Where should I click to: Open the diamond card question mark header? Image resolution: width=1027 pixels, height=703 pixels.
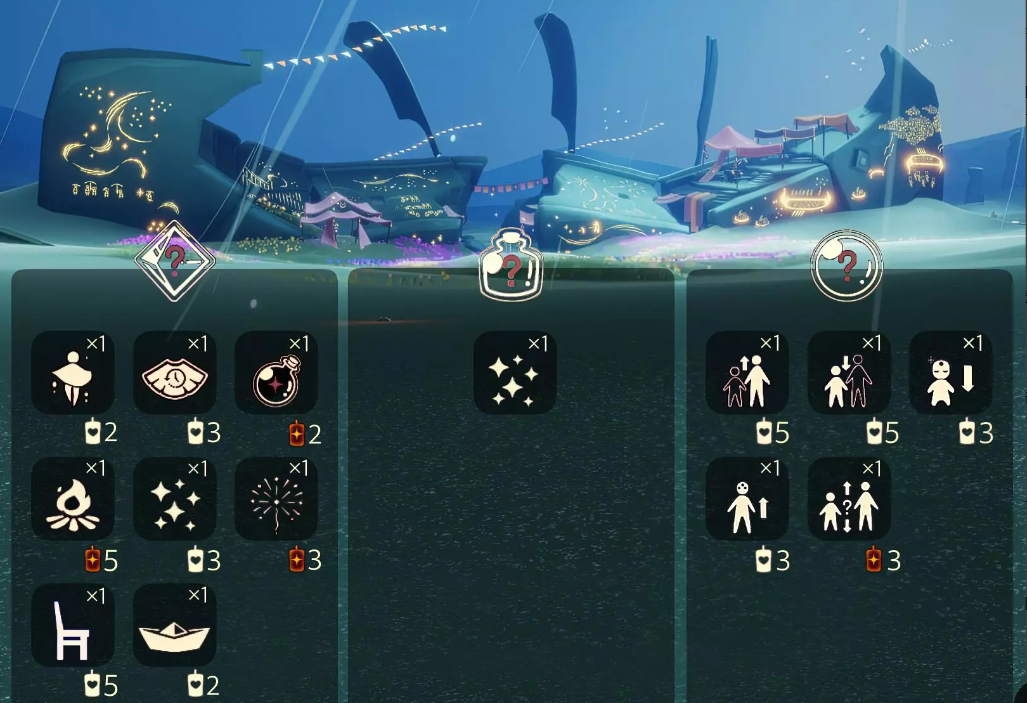(x=175, y=261)
